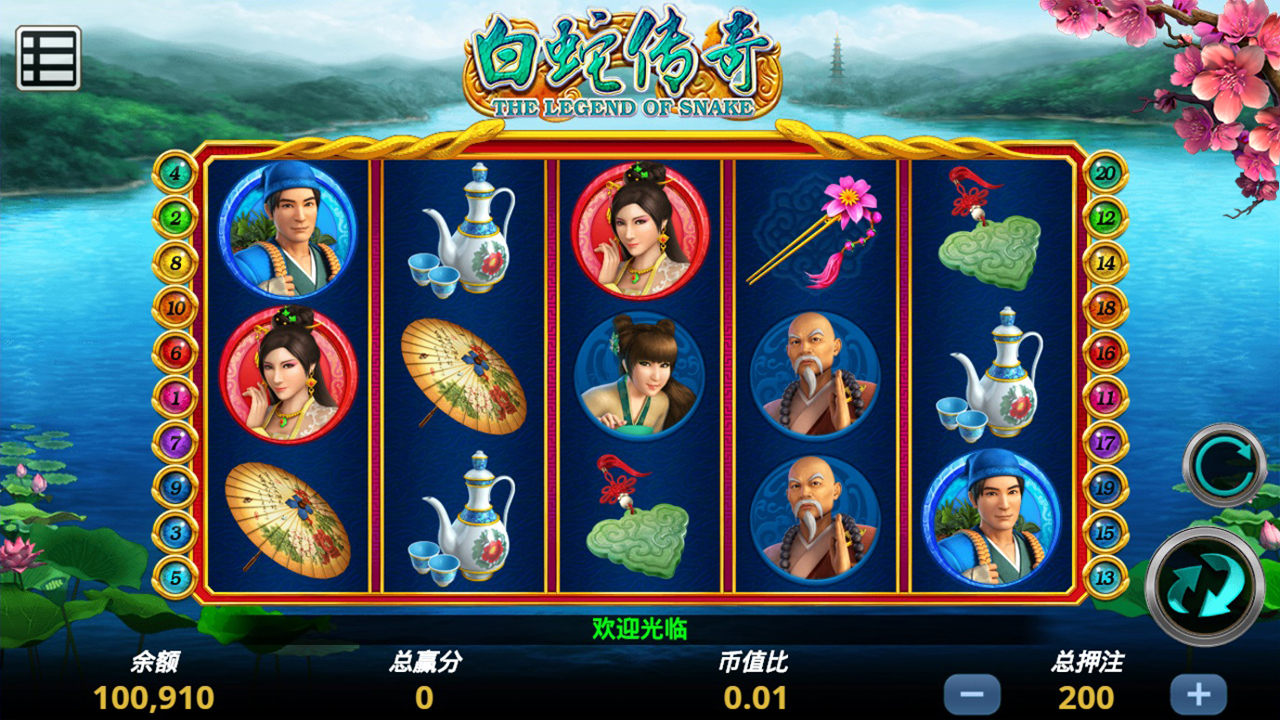The width and height of the screenshot is (1280, 720).
Task: Open the paytable menu icon
Action: [x=48, y=58]
